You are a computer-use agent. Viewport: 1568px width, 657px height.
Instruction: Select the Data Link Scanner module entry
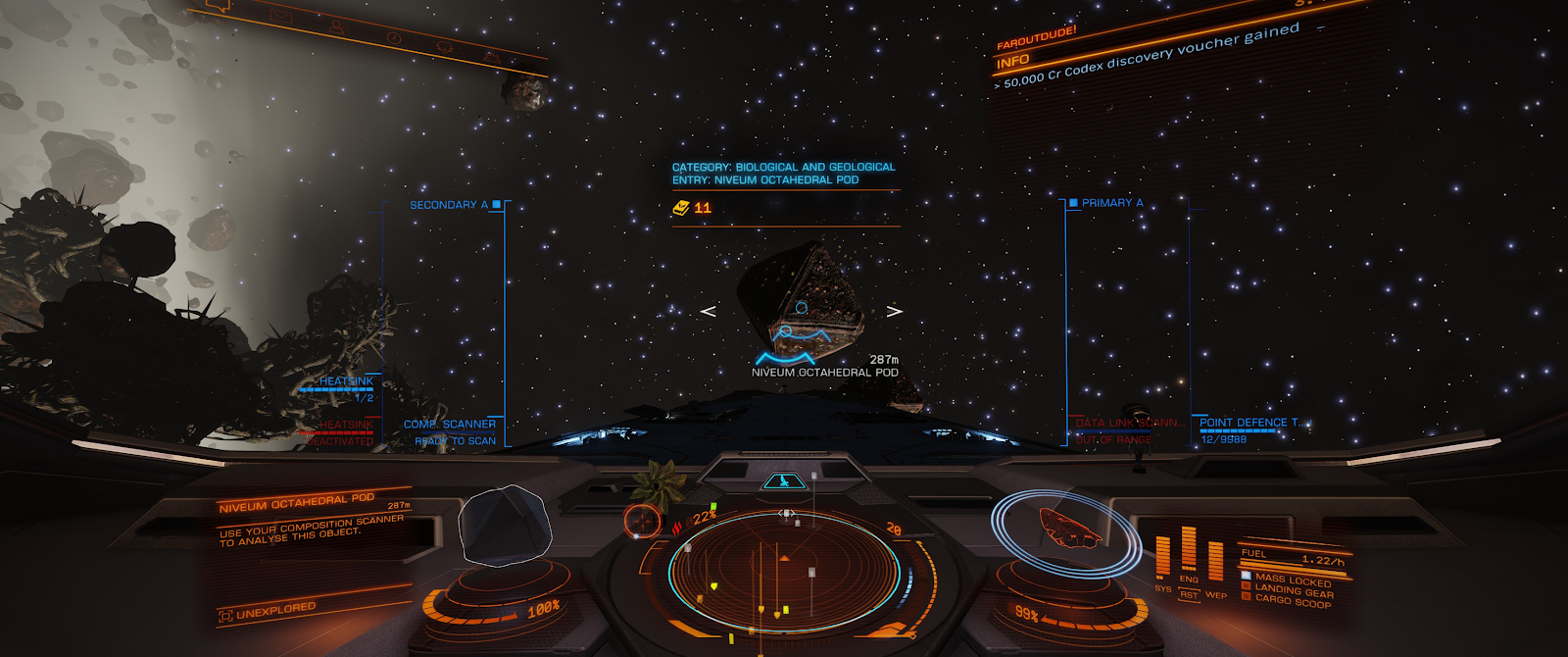tap(1129, 423)
